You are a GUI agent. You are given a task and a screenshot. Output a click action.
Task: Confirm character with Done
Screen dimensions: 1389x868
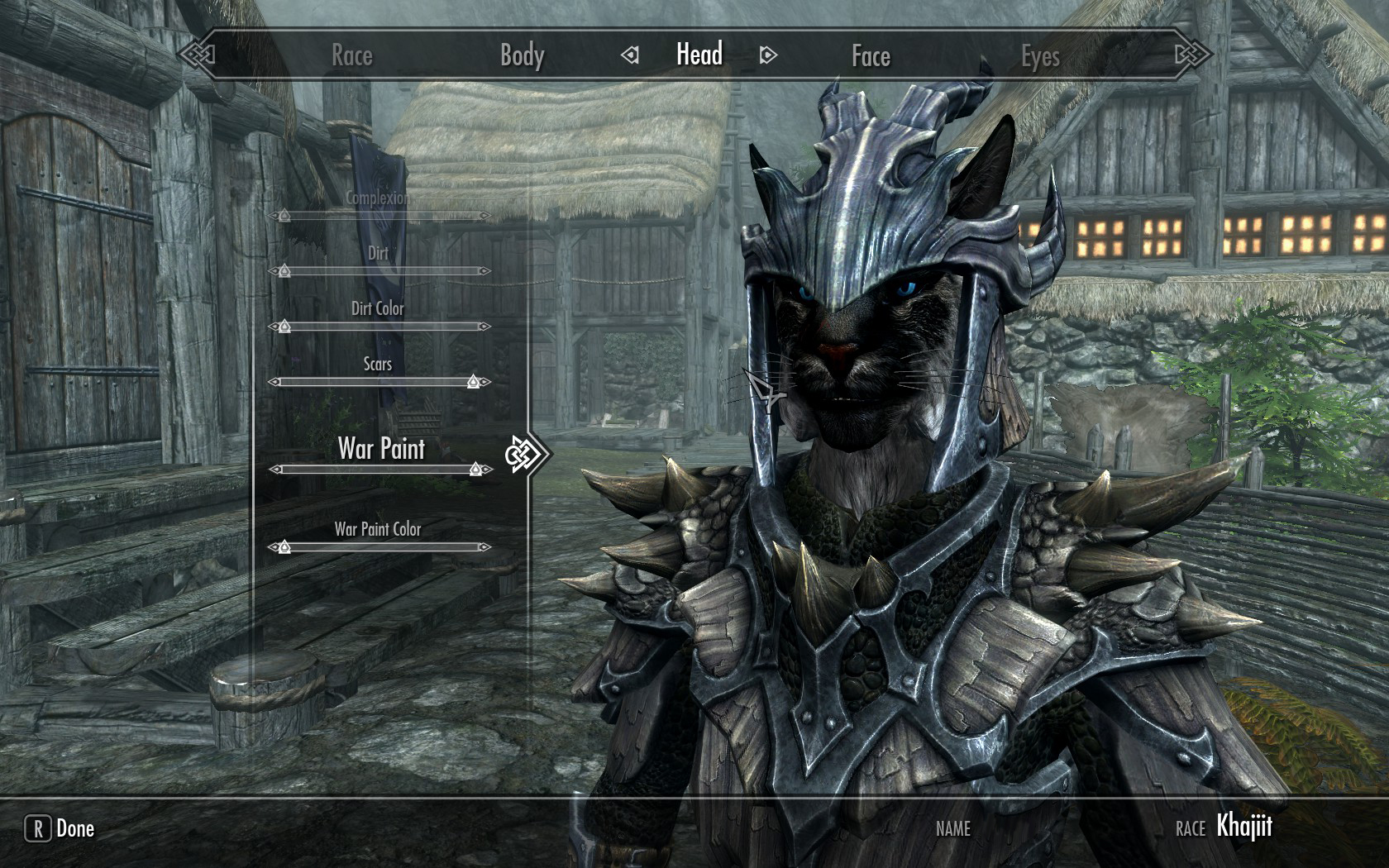[x=60, y=828]
